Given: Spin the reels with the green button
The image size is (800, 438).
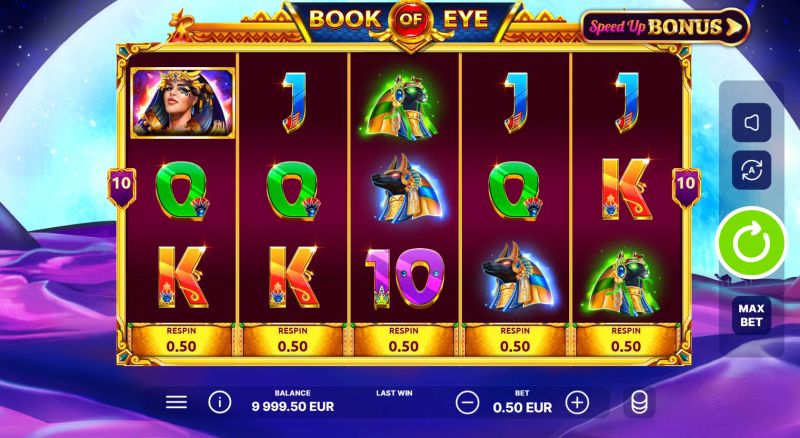Looking at the screenshot, I should pos(749,242).
